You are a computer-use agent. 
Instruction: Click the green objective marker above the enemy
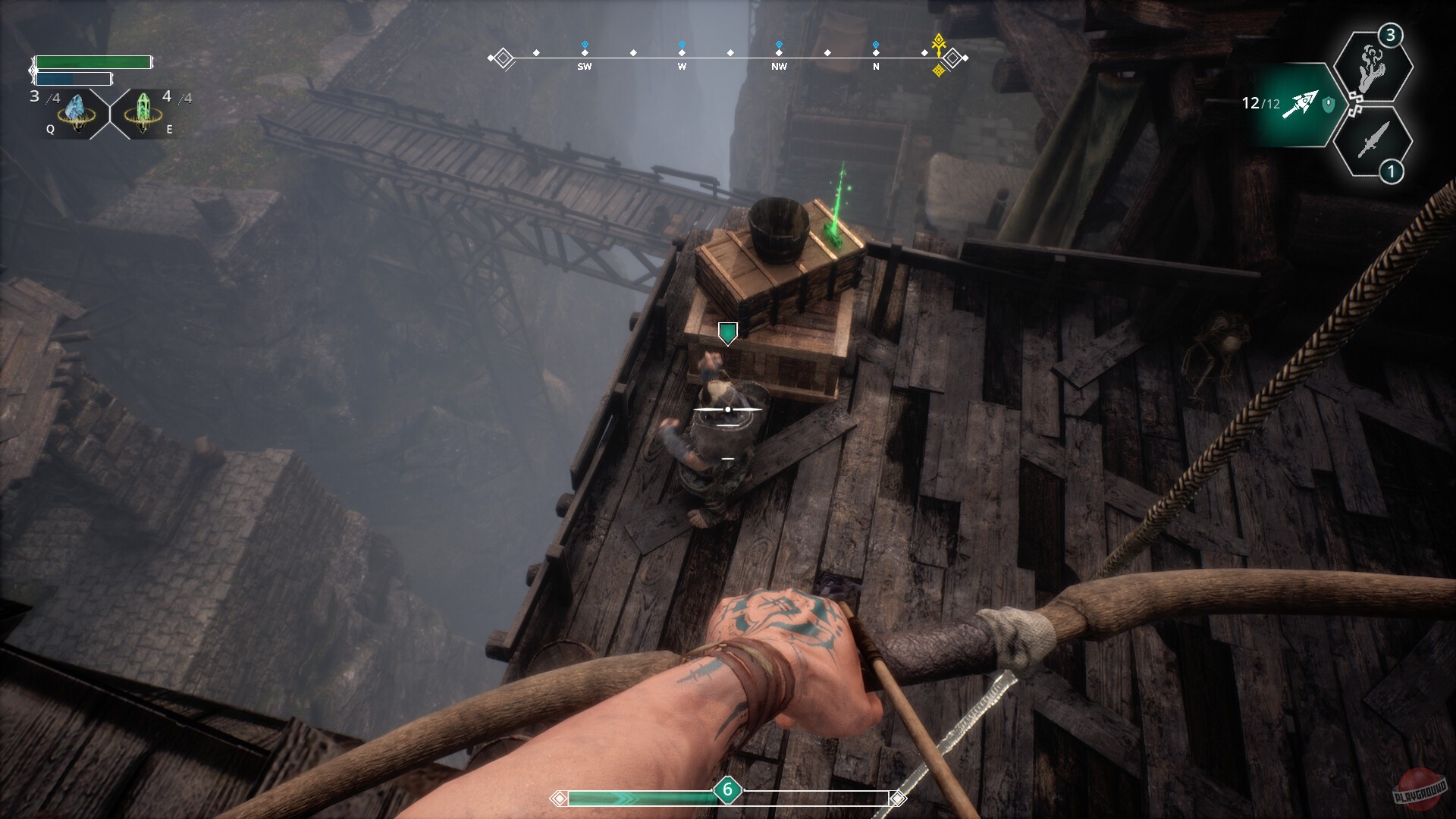coord(727,334)
